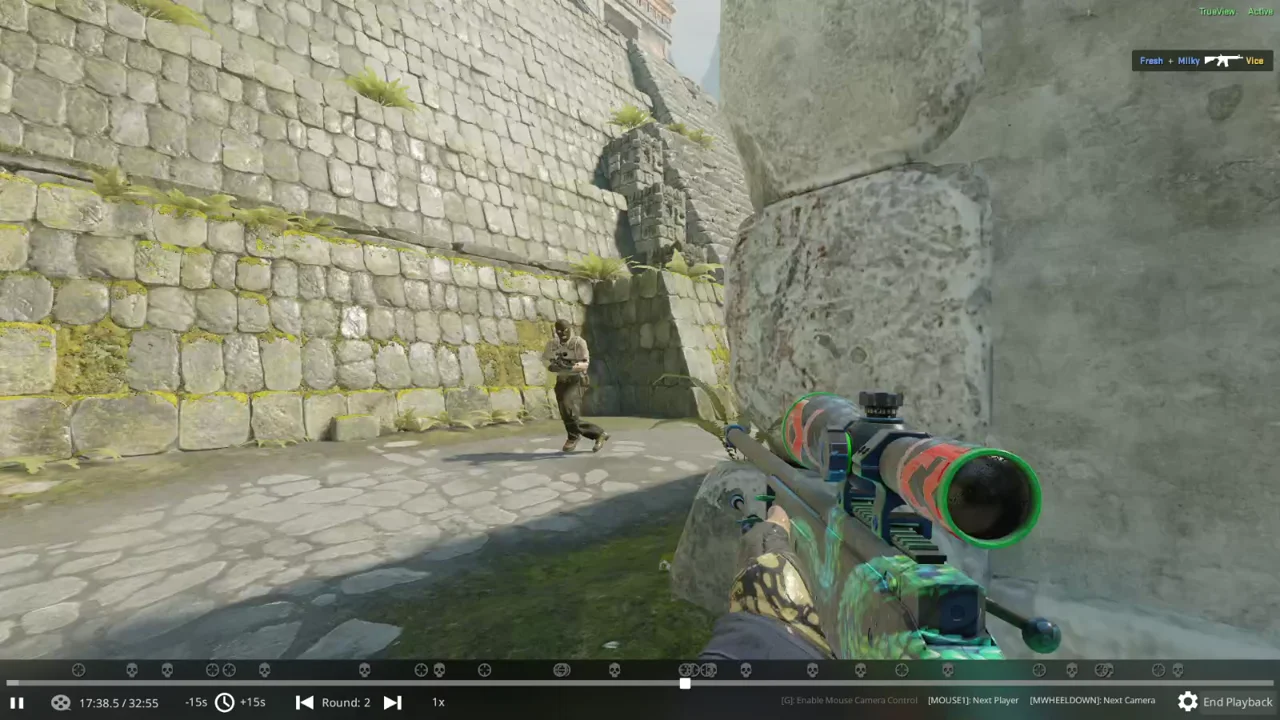Click the white timeline scrubber handle
The image size is (1280, 720).
(x=685, y=684)
